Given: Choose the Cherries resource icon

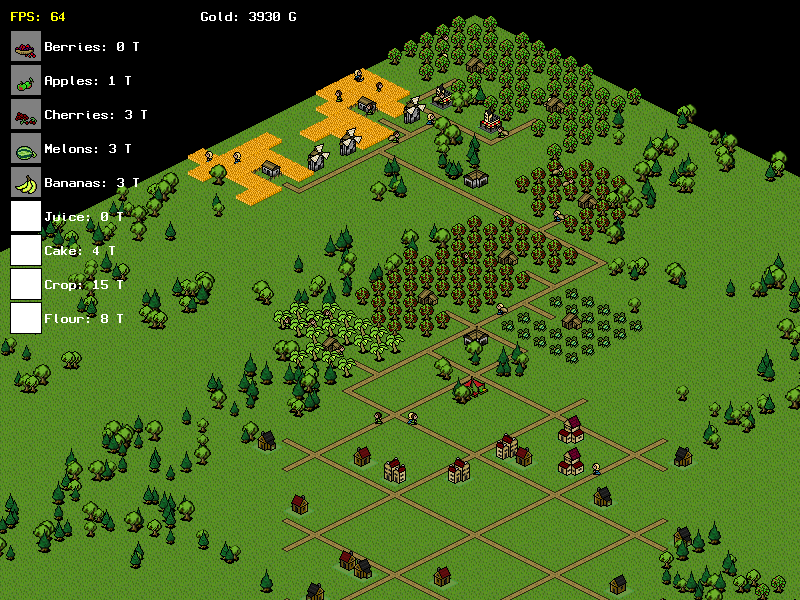Looking at the screenshot, I should pyautogui.click(x=26, y=114).
